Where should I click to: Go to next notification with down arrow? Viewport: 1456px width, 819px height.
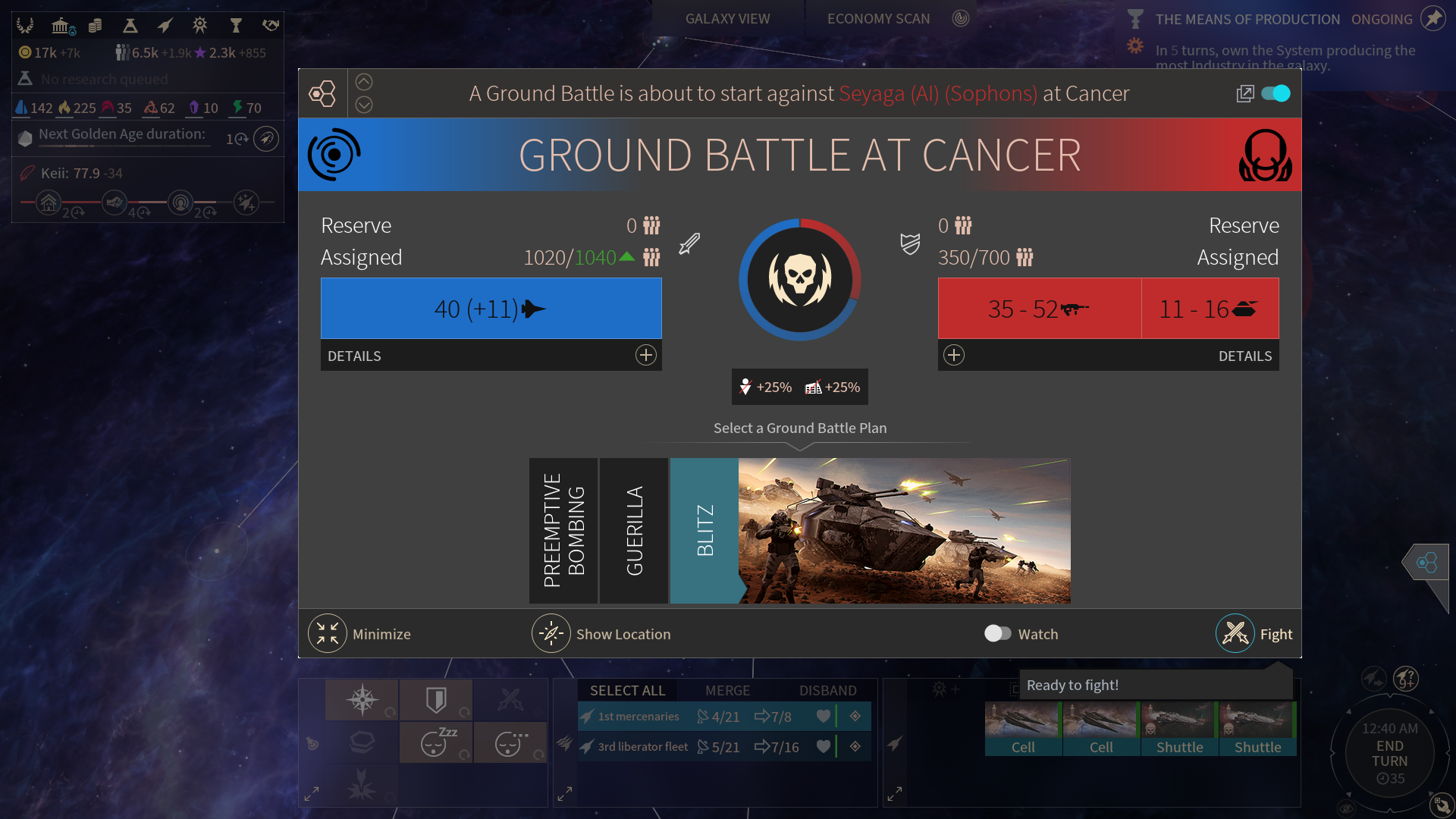point(364,105)
